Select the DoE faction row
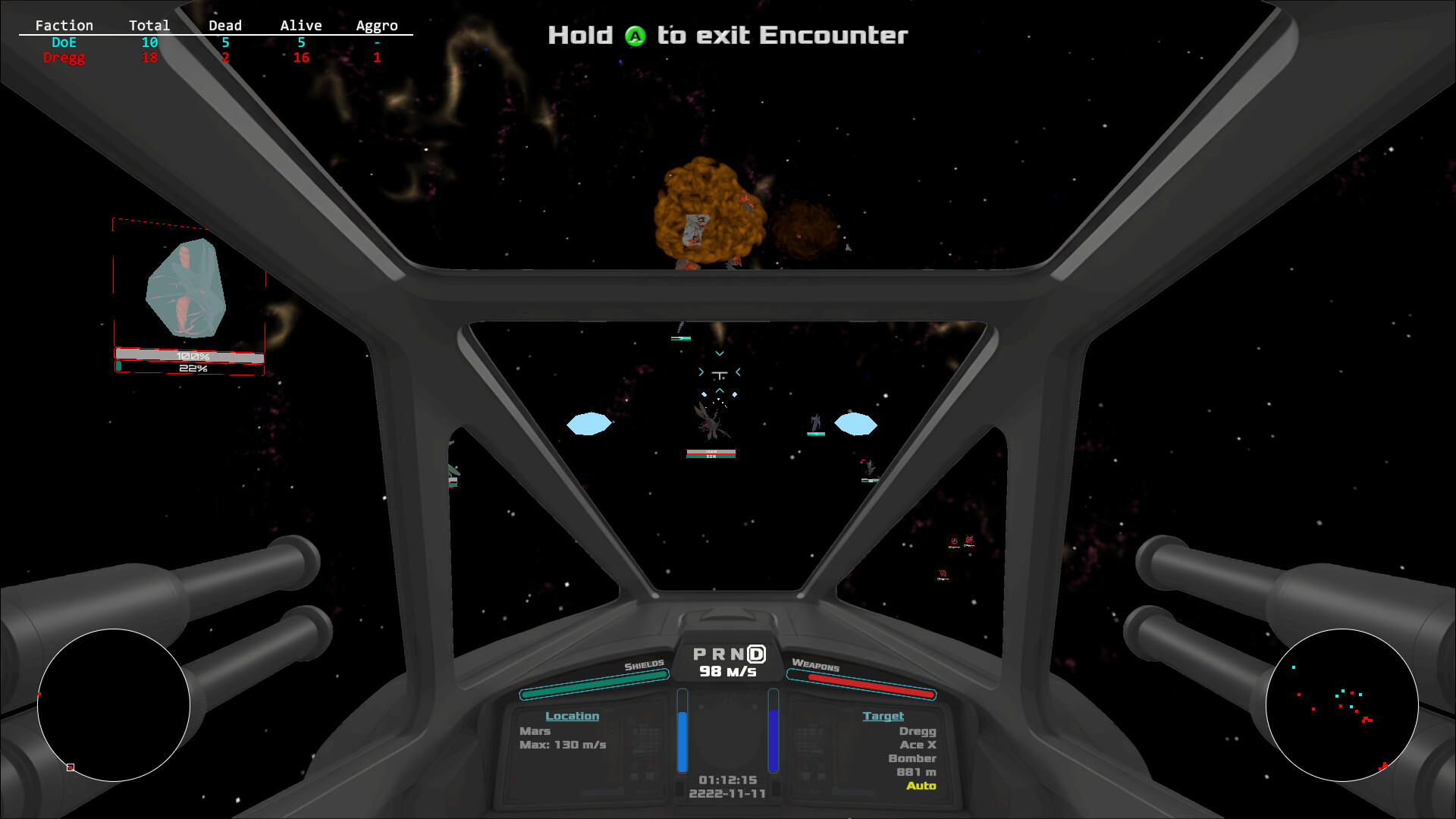1456x819 pixels. [64, 42]
